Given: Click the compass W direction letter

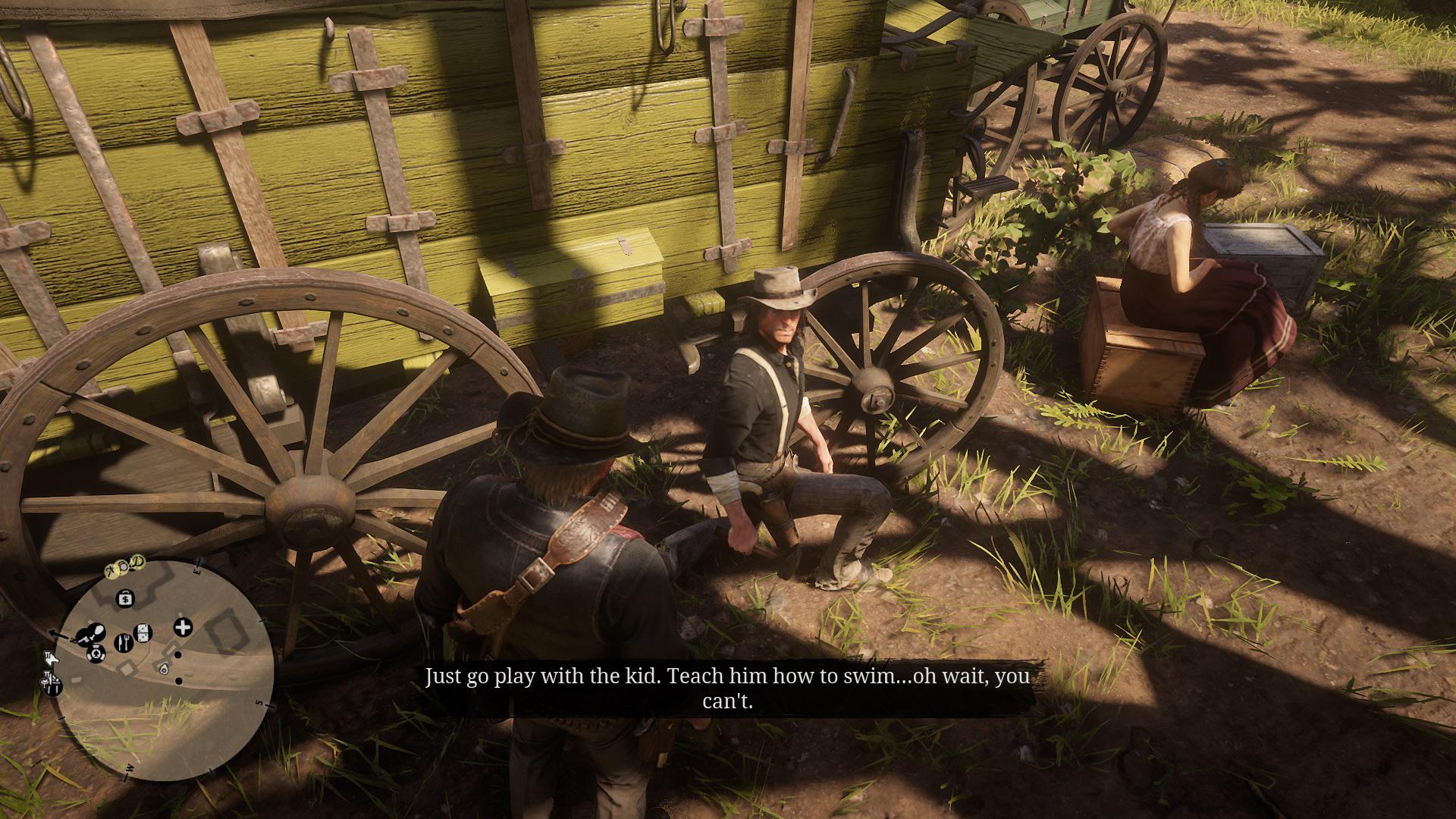Looking at the screenshot, I should pos(129,767).
